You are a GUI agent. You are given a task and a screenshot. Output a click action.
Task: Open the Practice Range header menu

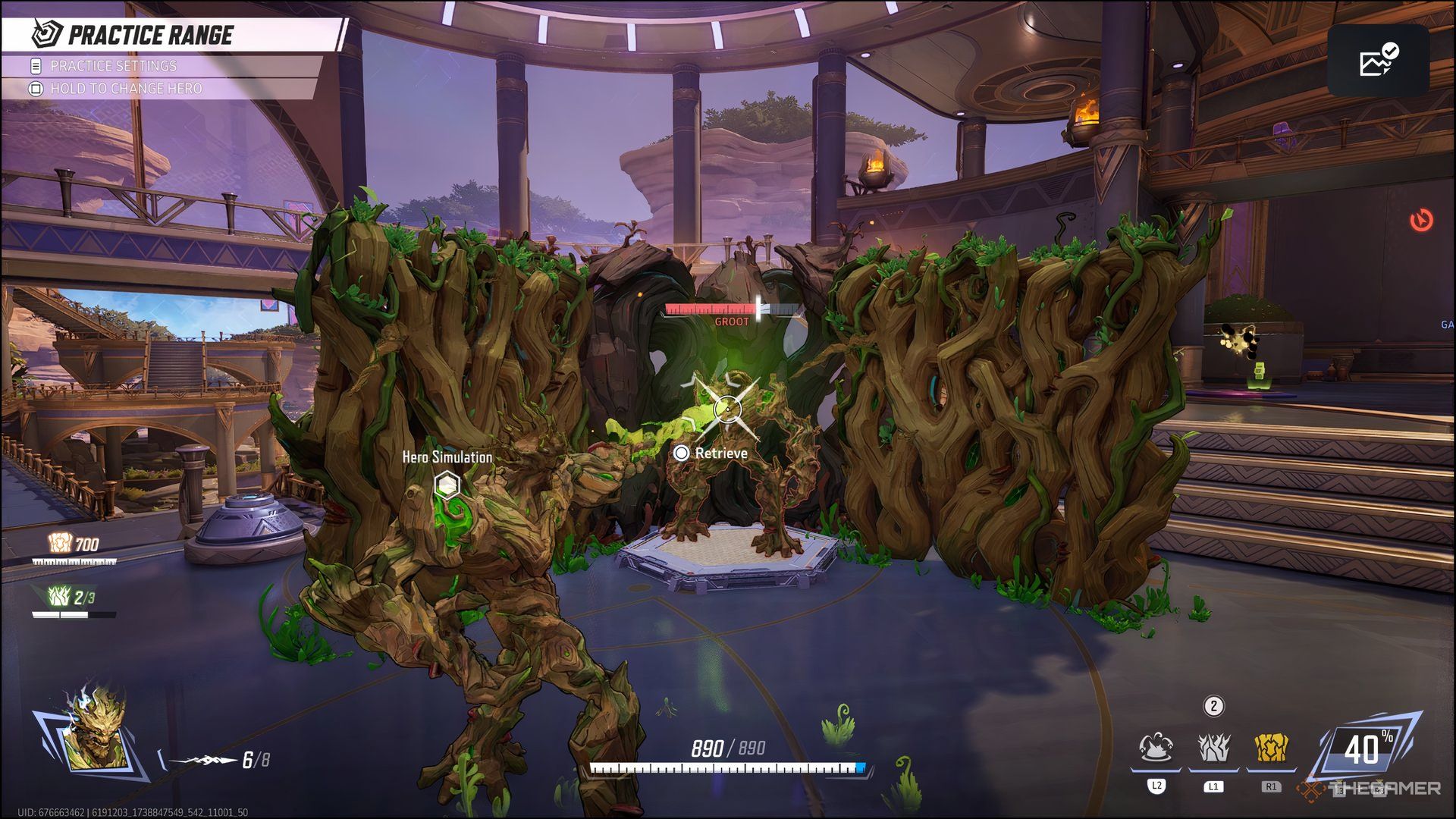(x=150, y=34)
